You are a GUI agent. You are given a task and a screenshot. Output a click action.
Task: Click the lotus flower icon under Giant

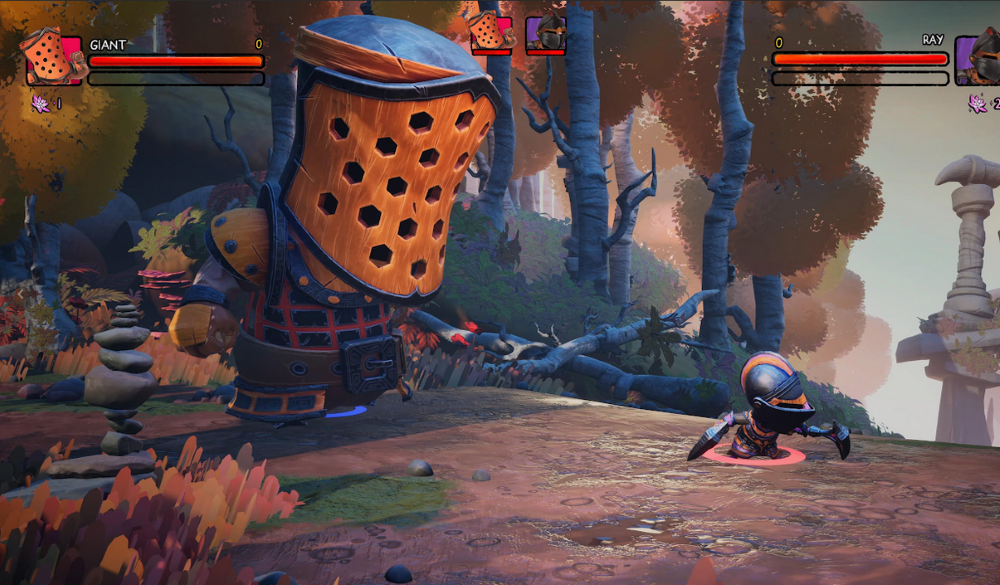(41, 103)
